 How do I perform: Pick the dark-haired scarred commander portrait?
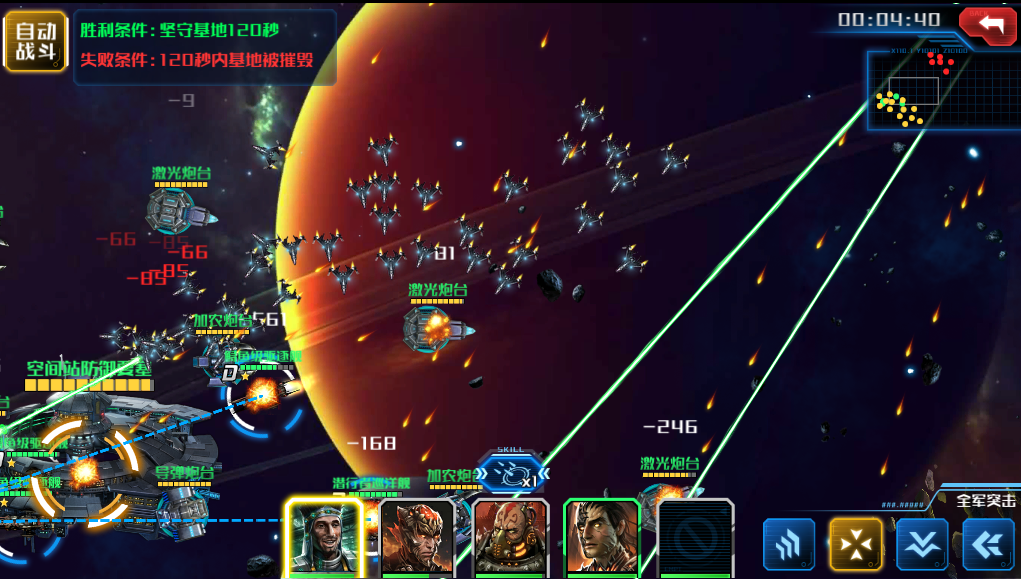pyautogui.click(x=602, y=537)
